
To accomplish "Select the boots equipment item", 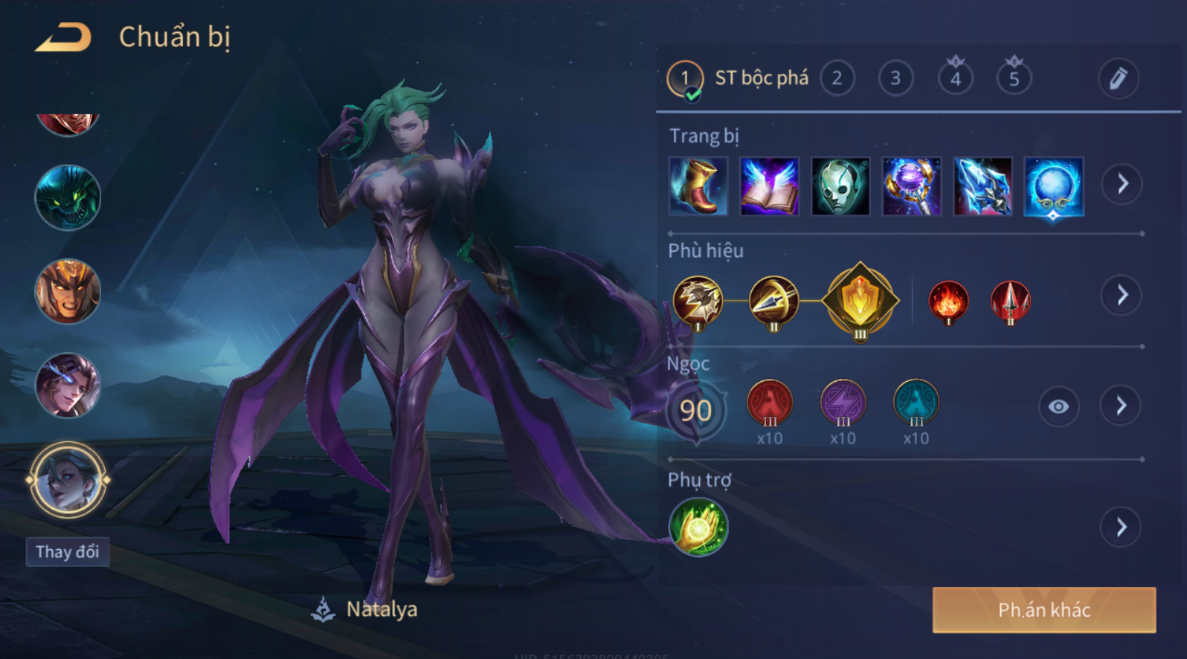I will 698,186.
